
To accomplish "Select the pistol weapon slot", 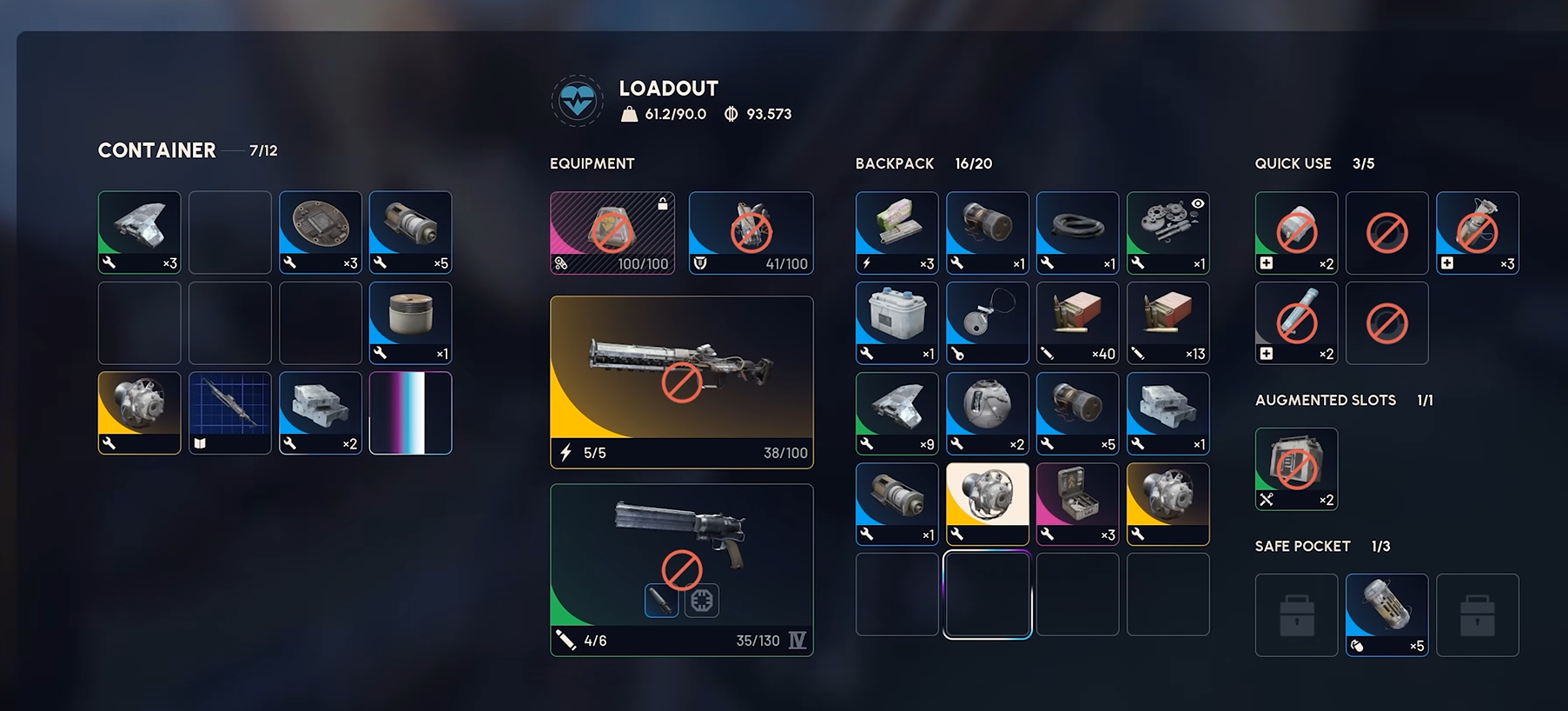I will (x=681, y=568).
